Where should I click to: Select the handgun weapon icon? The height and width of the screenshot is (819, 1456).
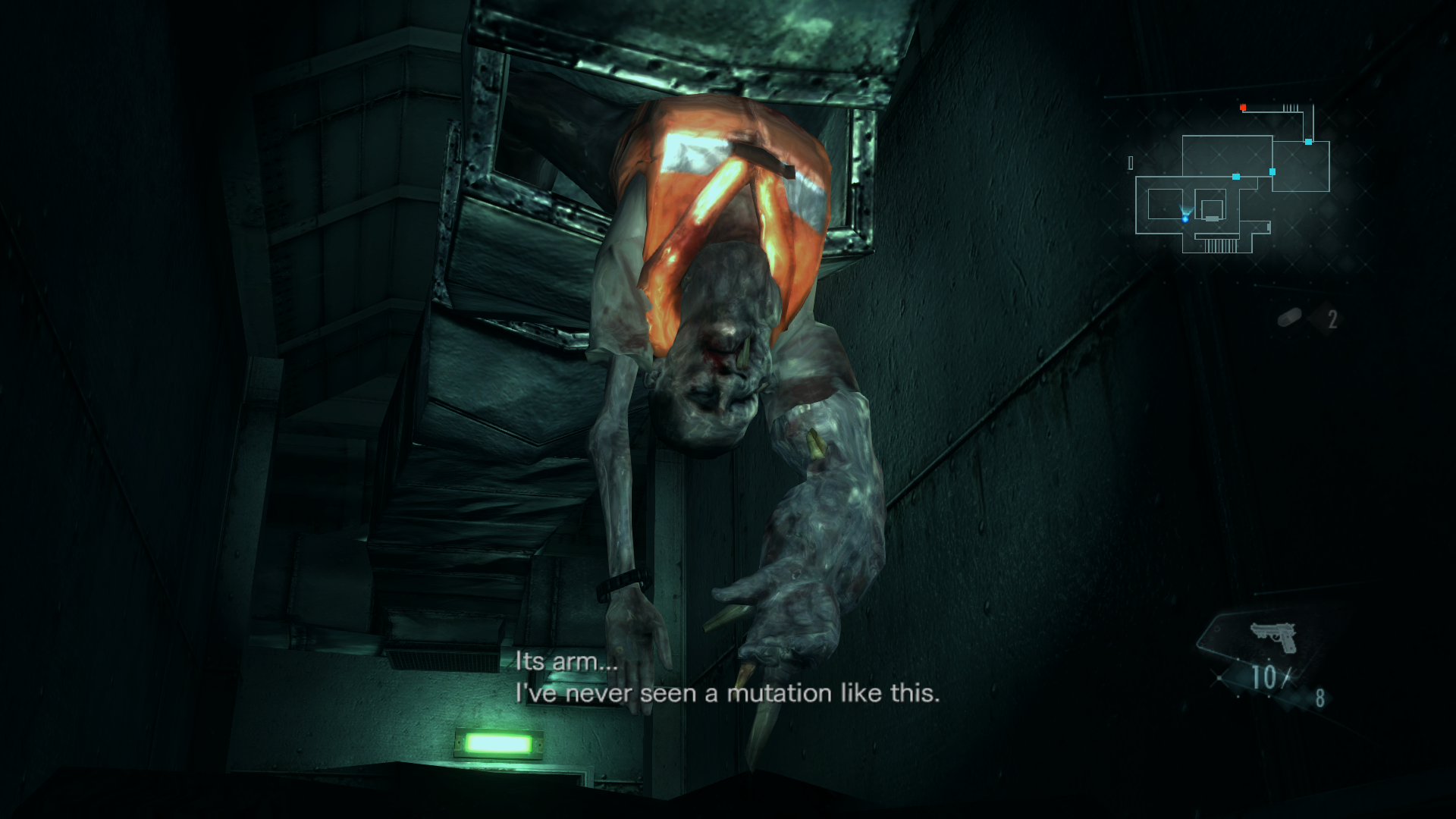click(x=1273, y=638)
